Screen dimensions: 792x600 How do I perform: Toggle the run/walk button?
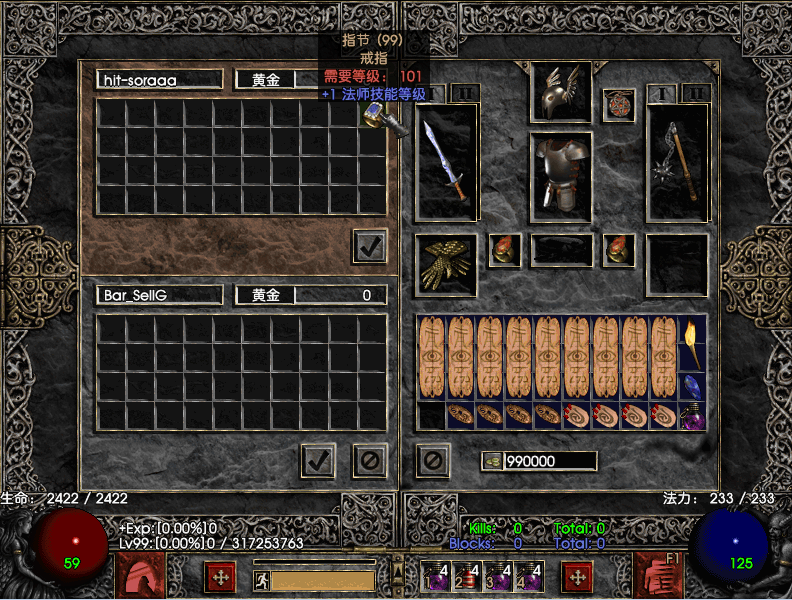click(261, 578)
